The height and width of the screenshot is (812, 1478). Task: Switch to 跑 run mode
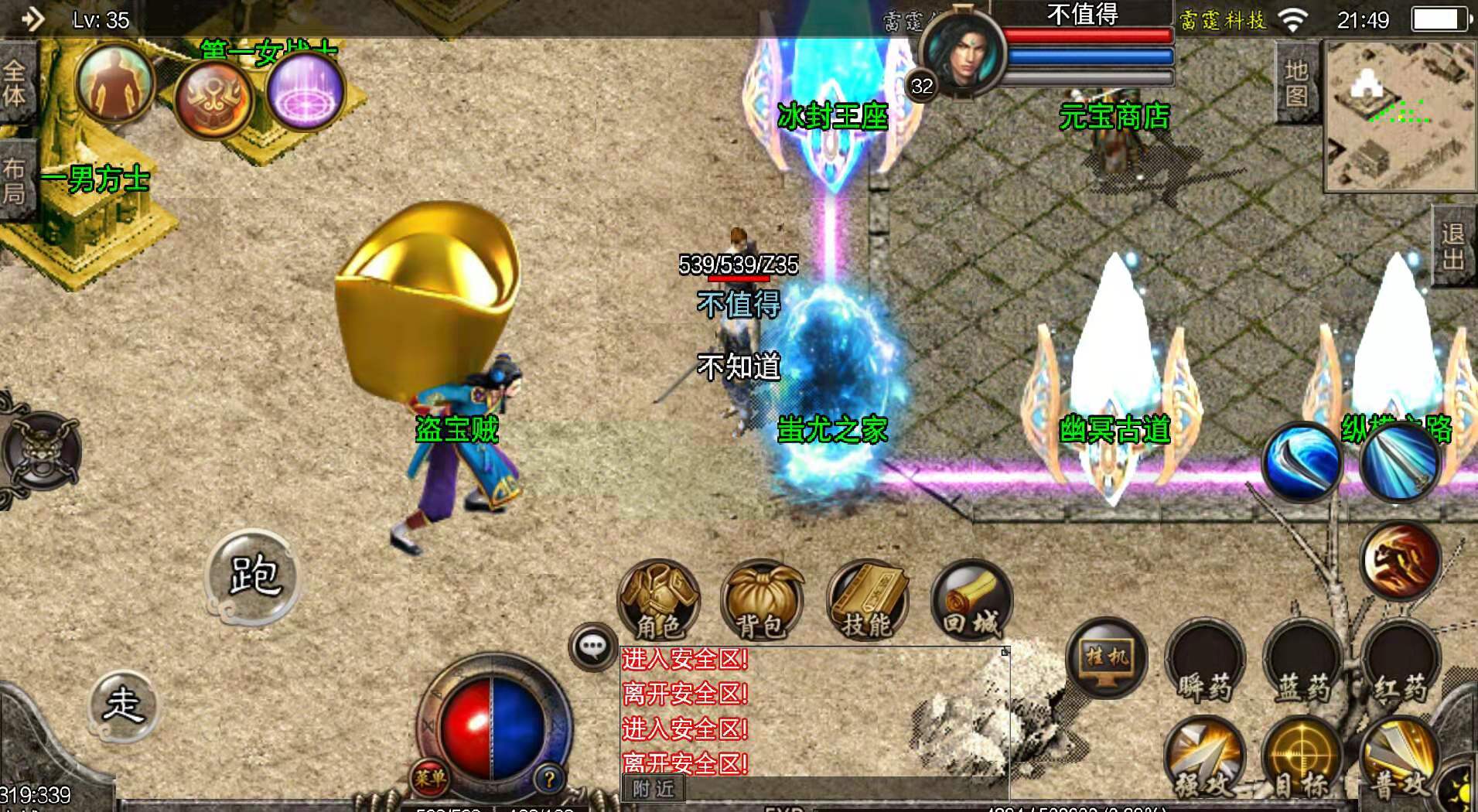pos(253,575)
